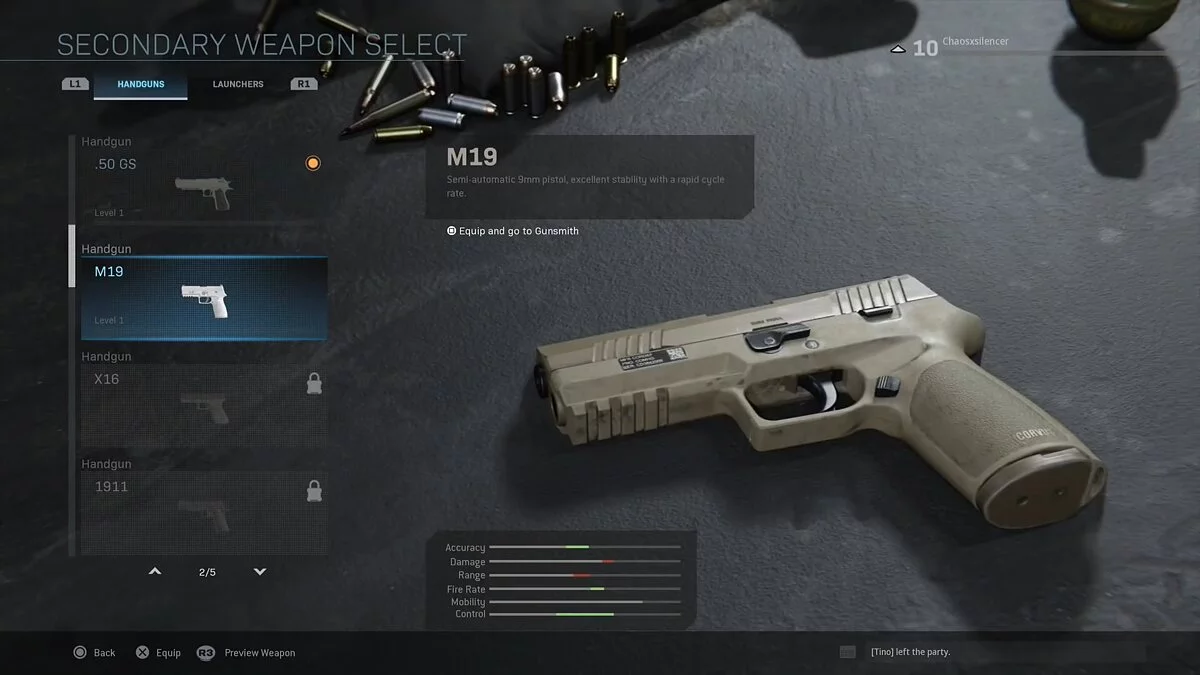
Task: Open Preview Weapon view
Action: coord(246,653)
